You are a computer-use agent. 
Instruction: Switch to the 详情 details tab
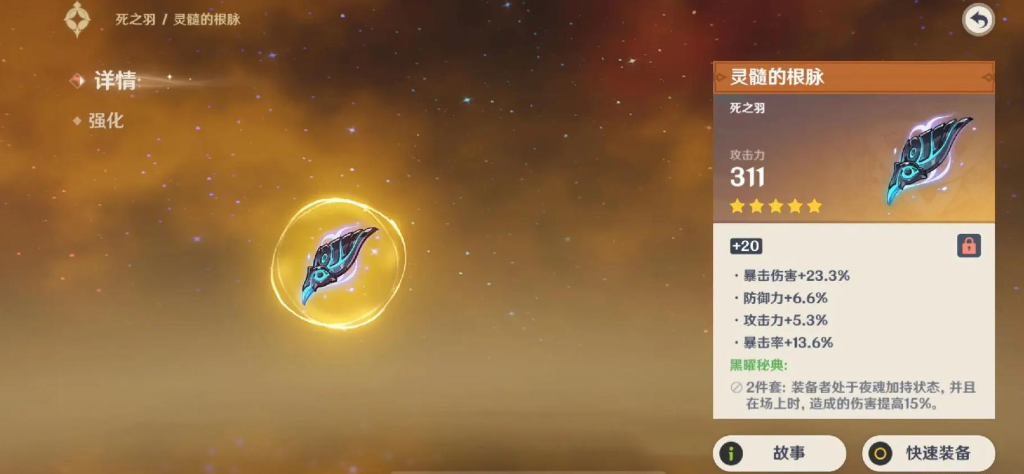114,81
